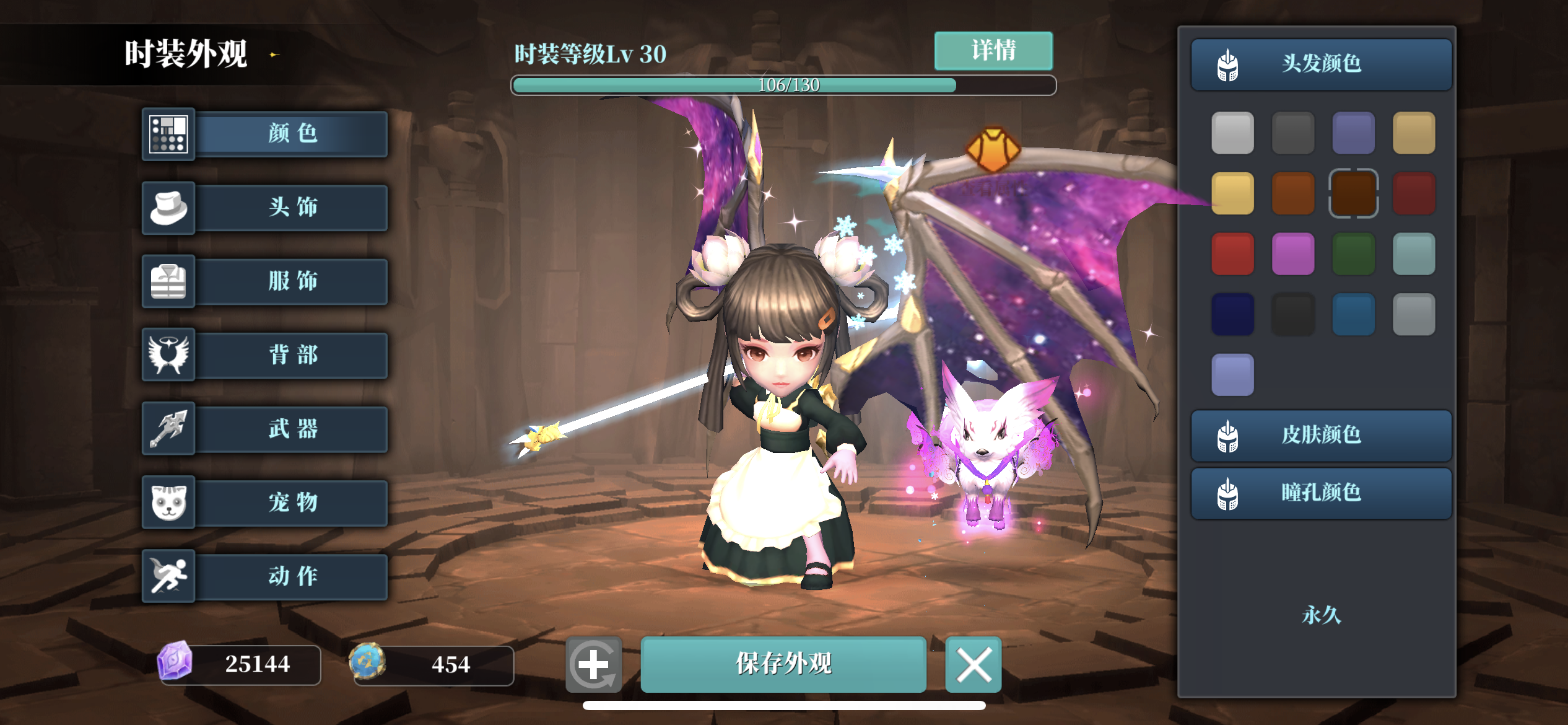
Task: Pick the light teal color swatch
Action: pos(1414,253)
